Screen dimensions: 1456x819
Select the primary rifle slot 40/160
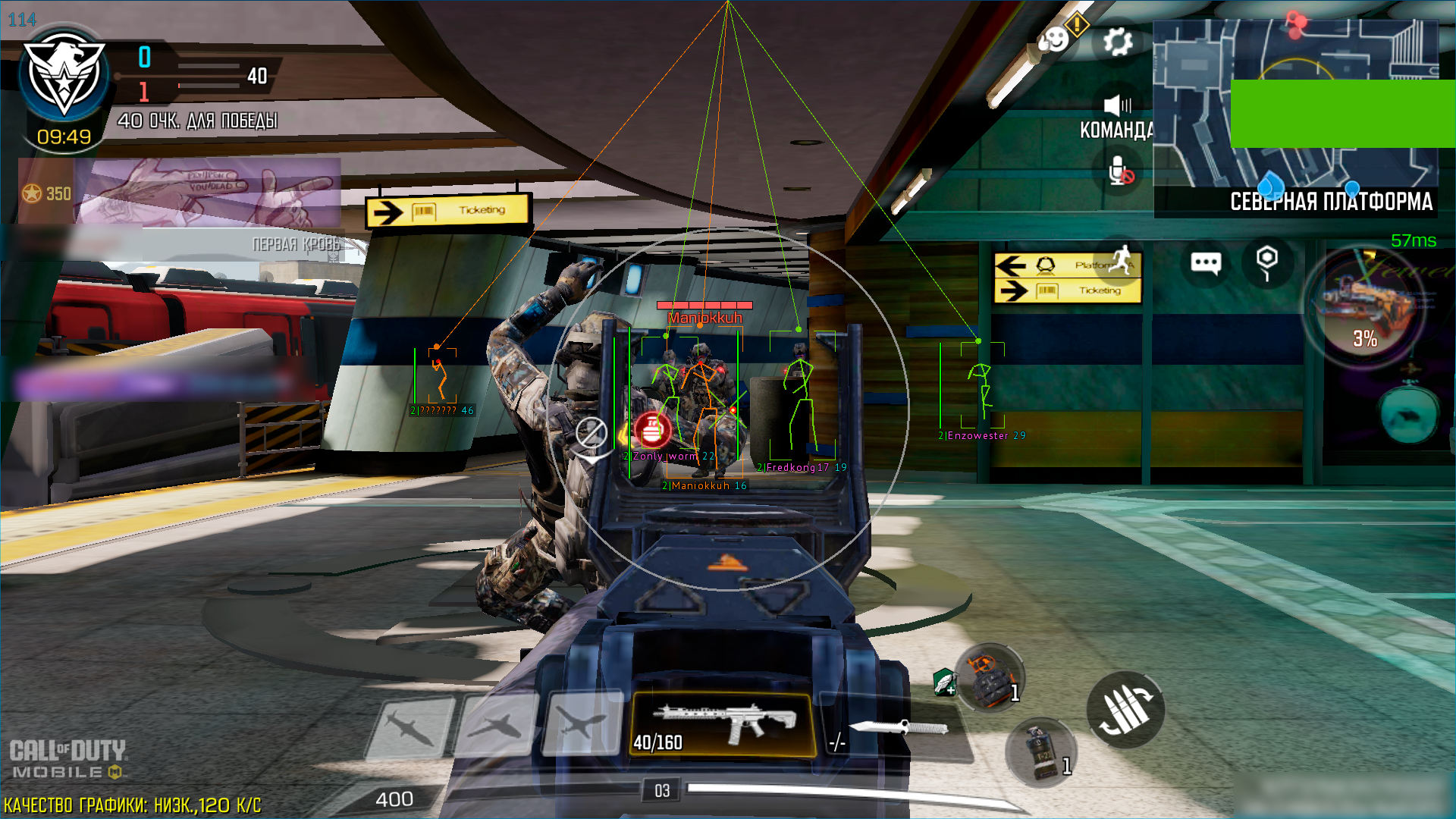[723, 724]
